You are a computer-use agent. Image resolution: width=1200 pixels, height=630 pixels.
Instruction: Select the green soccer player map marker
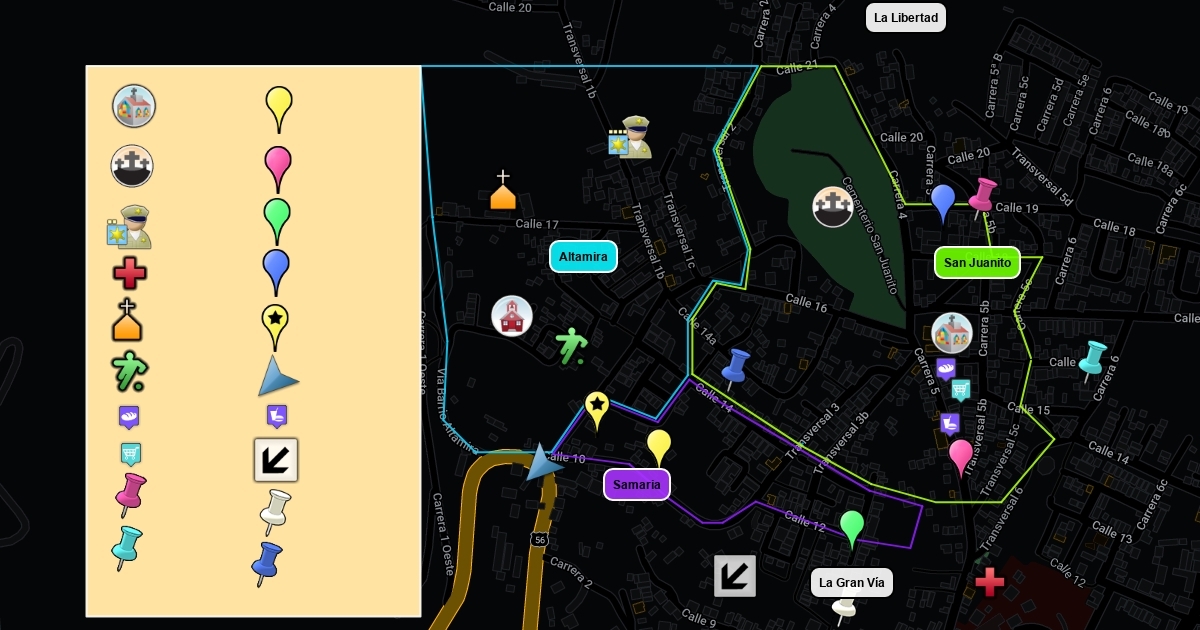click(571, 347)
